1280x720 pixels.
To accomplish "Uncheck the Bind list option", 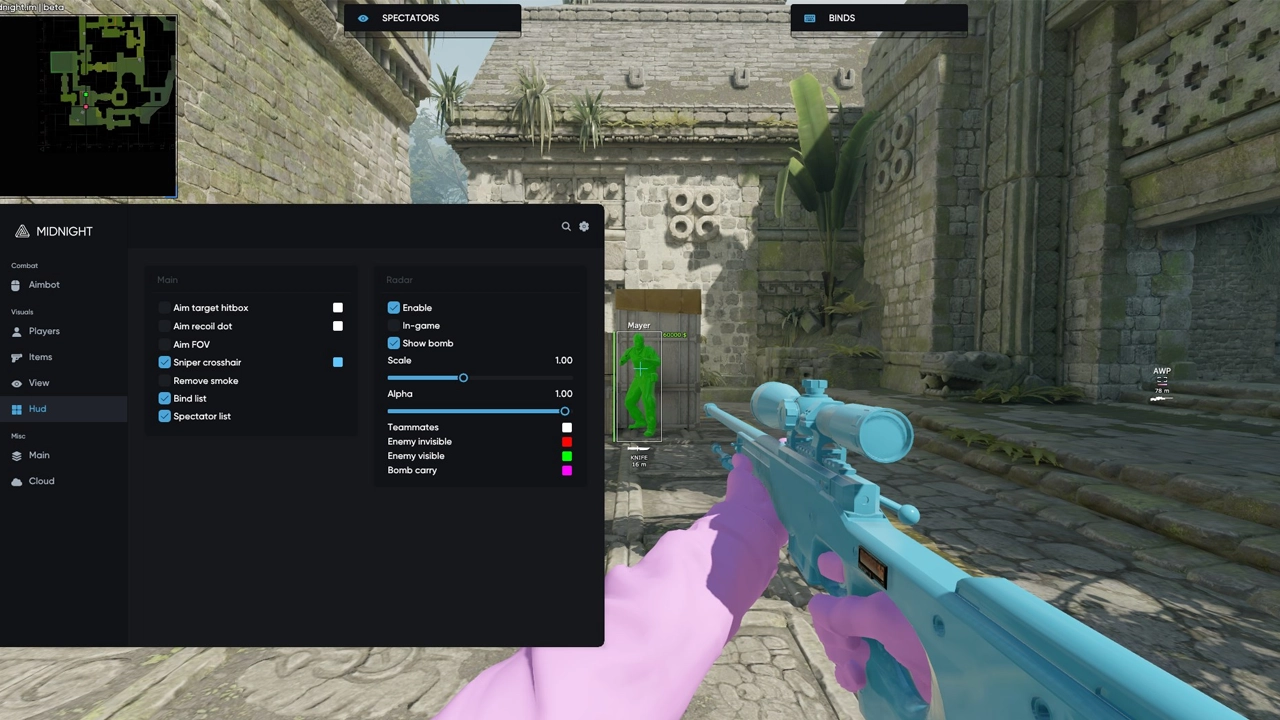I will [165, 398].
